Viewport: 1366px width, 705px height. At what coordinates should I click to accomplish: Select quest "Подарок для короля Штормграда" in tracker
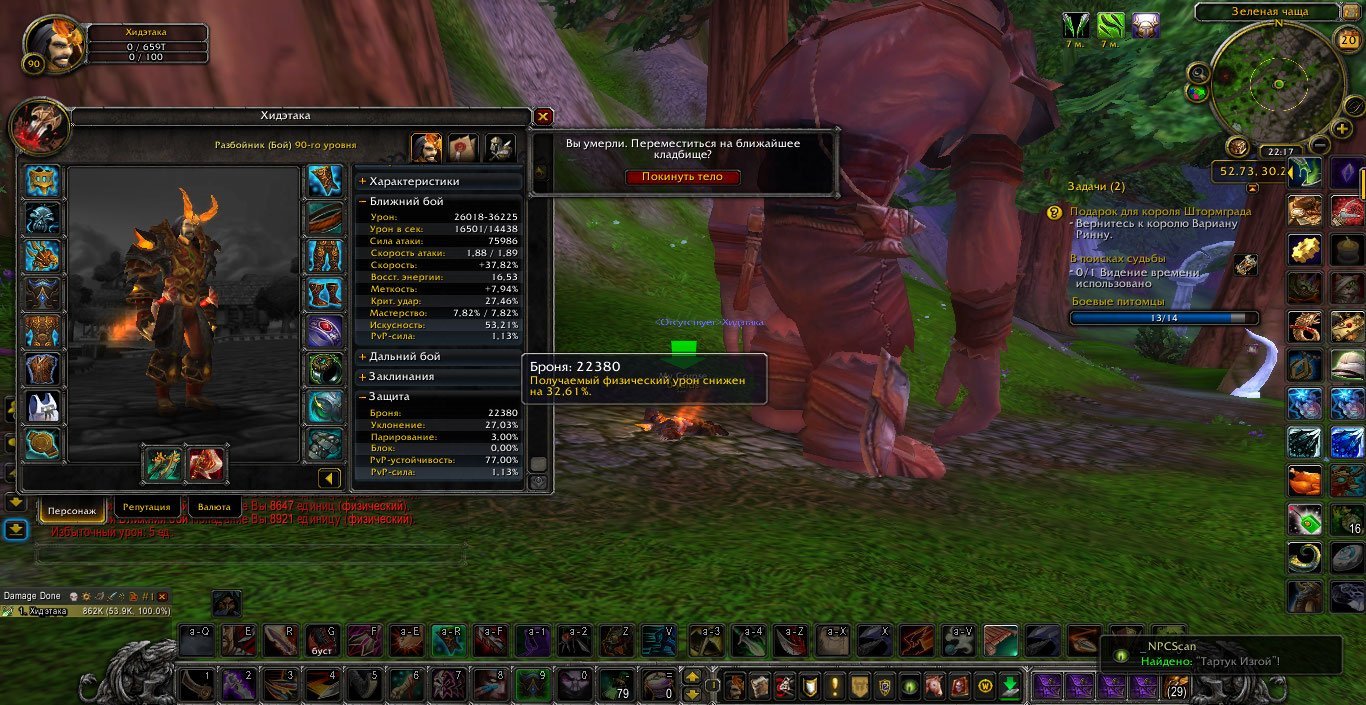1161,212
